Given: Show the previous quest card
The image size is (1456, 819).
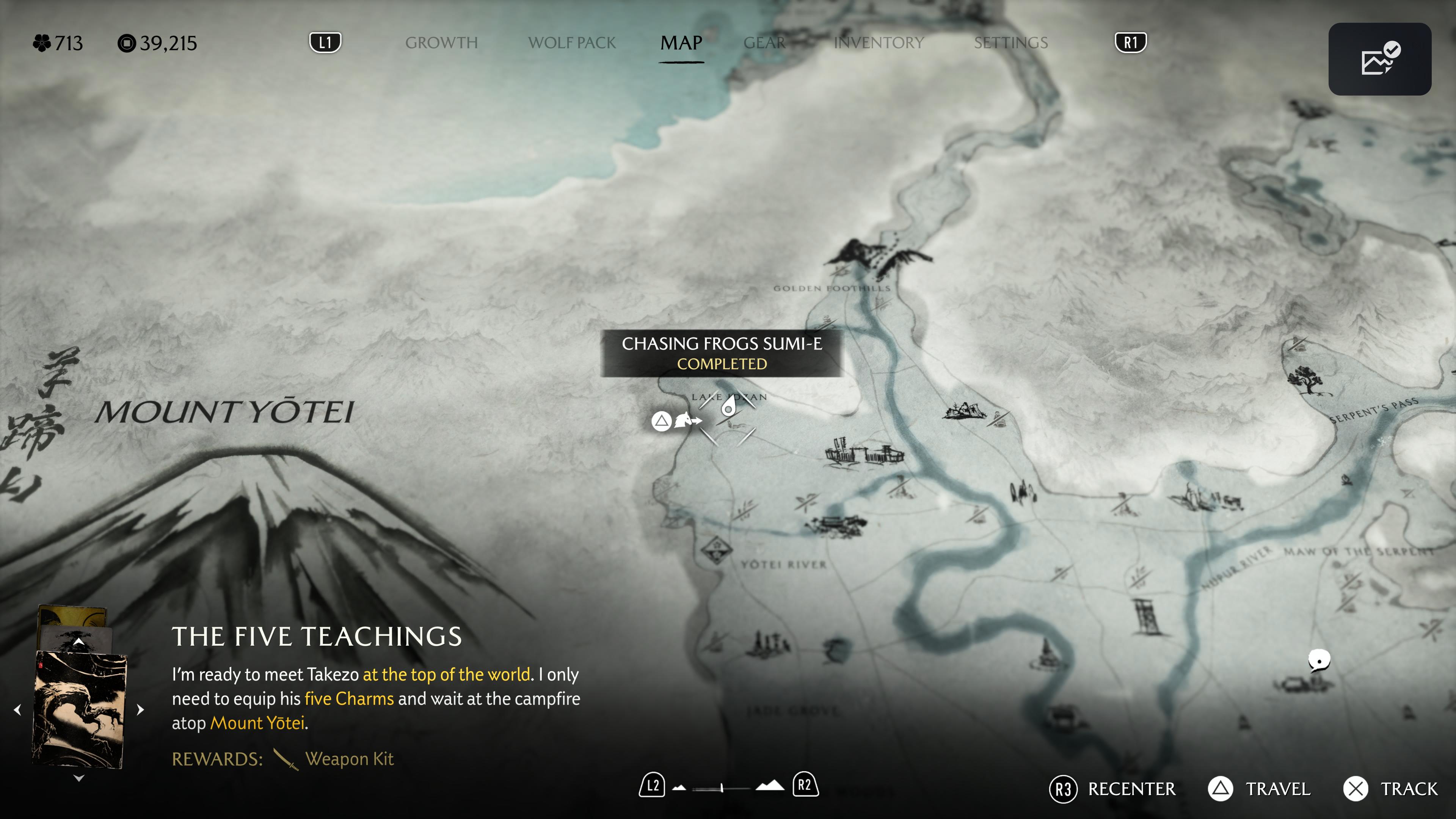Looking at the screenshot, I should (17, 709).
